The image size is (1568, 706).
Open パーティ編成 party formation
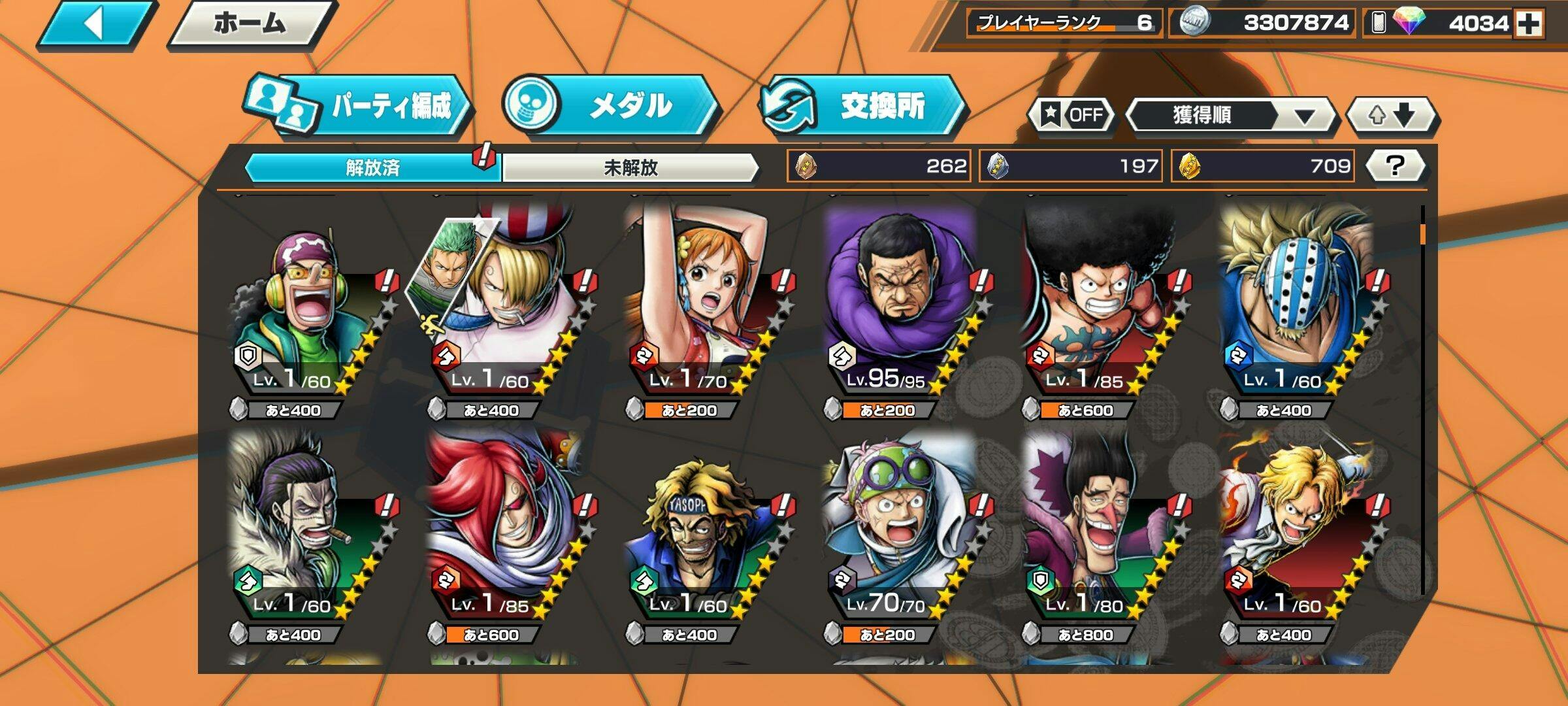point(359,106)
